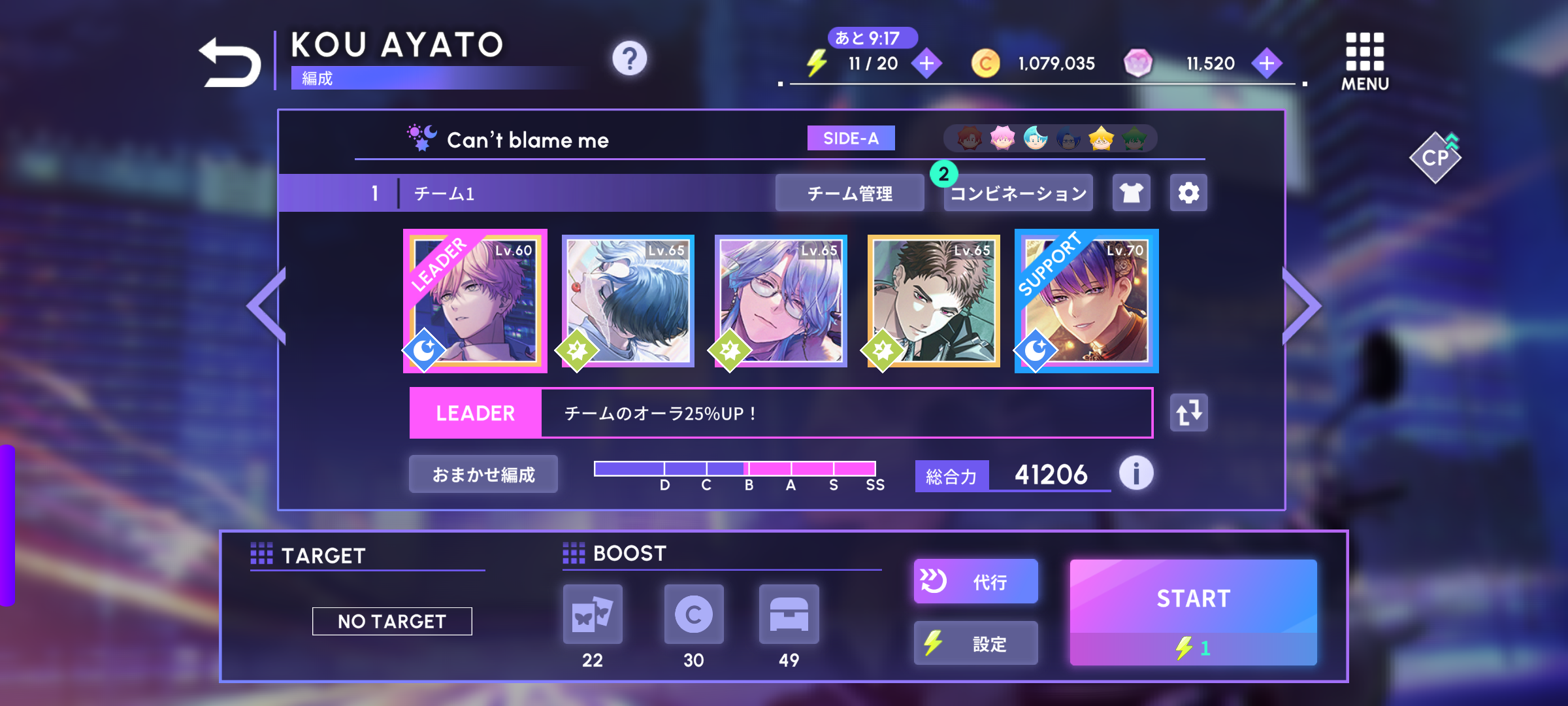Screen dimensions: 1568x706
Task: Select the SUPPORT card Lv.70
Action: tap(1086, 301)
